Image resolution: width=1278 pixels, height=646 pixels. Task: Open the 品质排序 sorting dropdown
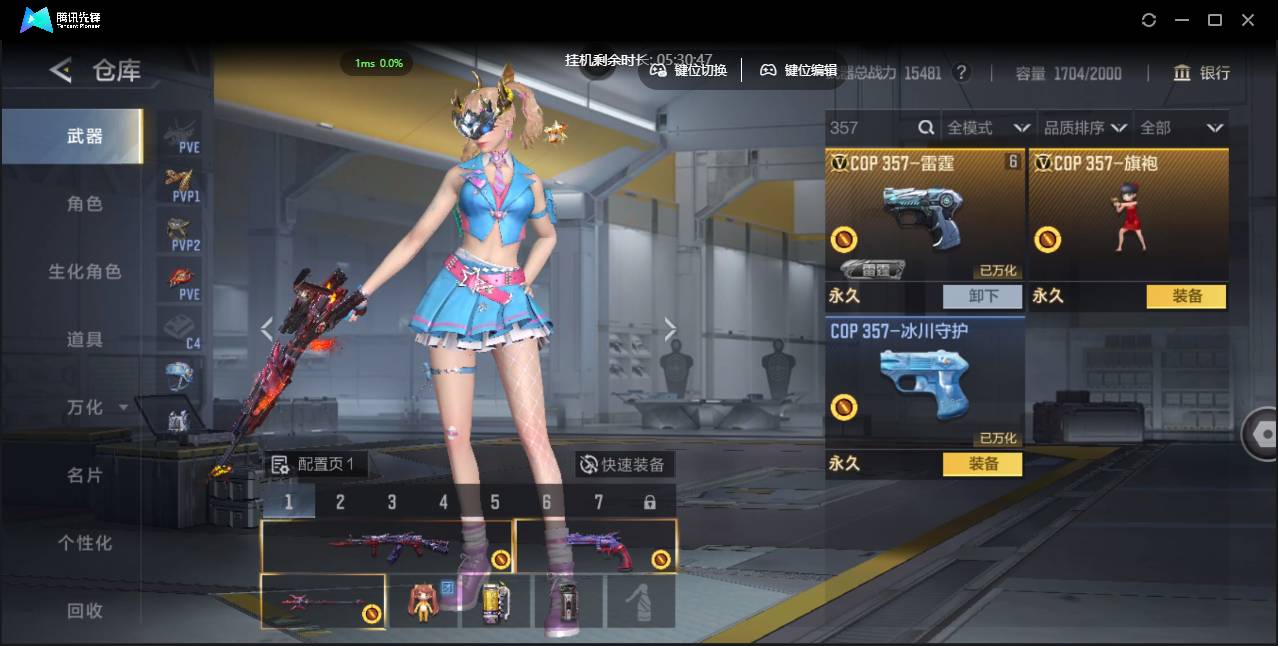pos(1085,128)
